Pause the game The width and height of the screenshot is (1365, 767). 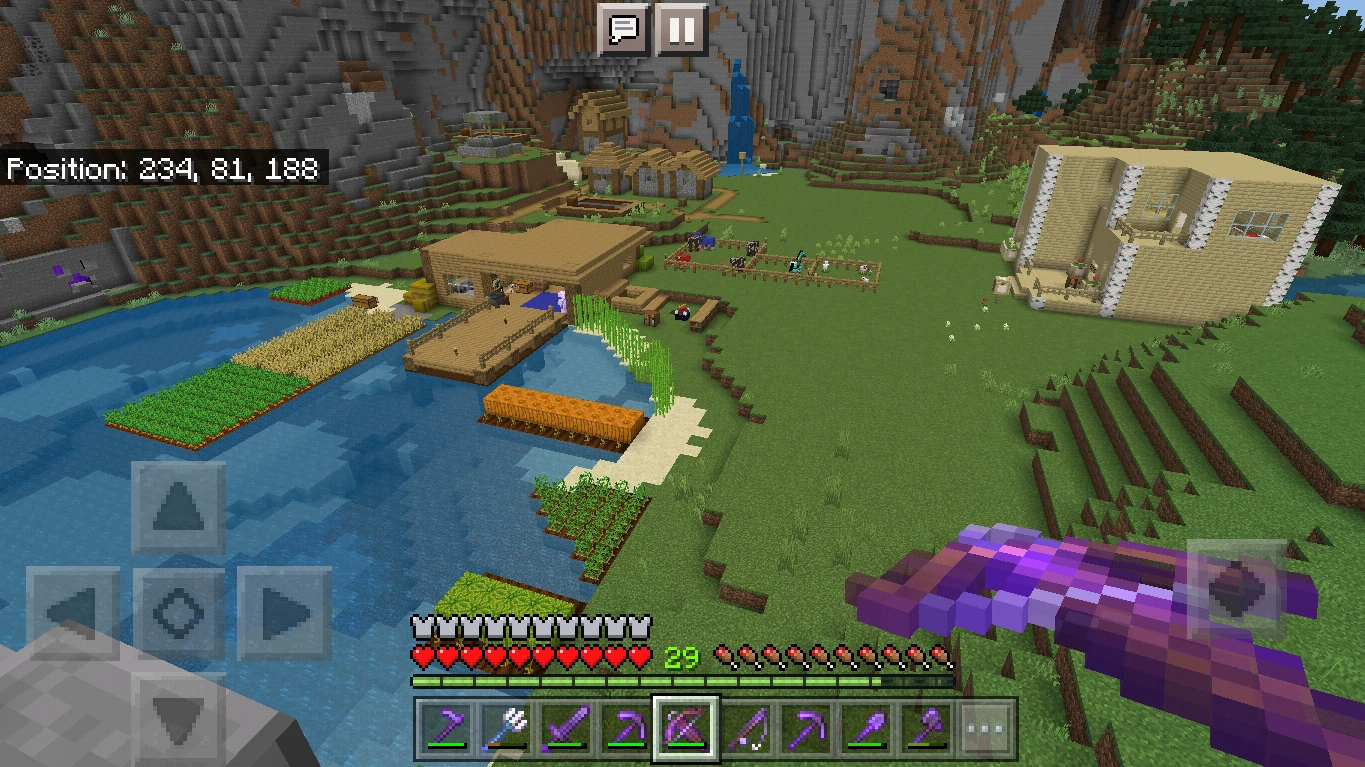coord(681,30)
